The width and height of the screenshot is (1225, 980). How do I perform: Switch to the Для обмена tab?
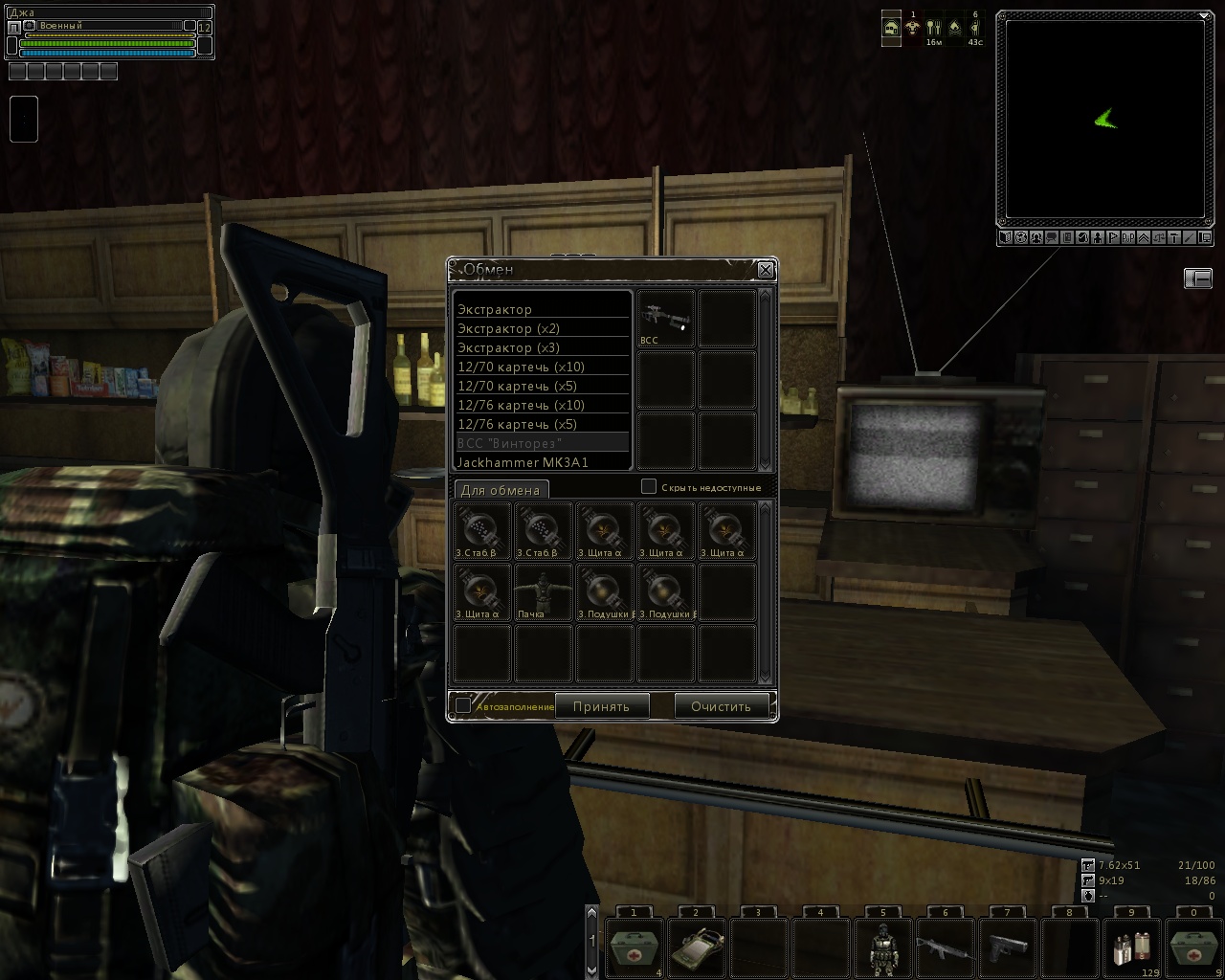(x=501, y=490)
